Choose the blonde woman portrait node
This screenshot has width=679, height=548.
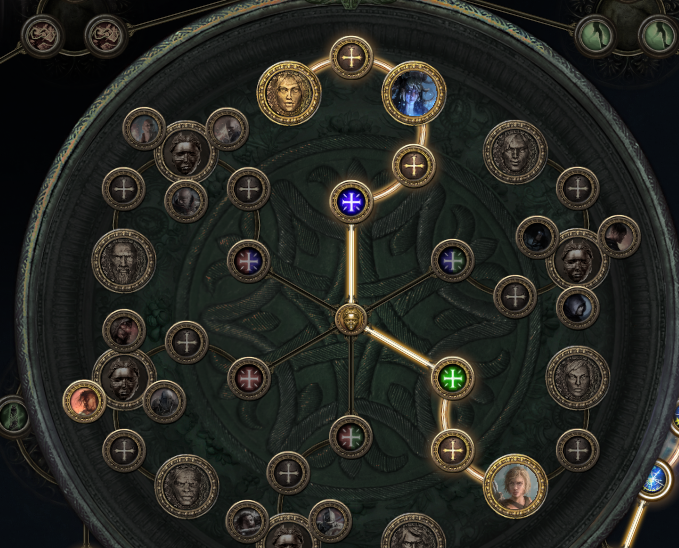click(x=516, y=486)
